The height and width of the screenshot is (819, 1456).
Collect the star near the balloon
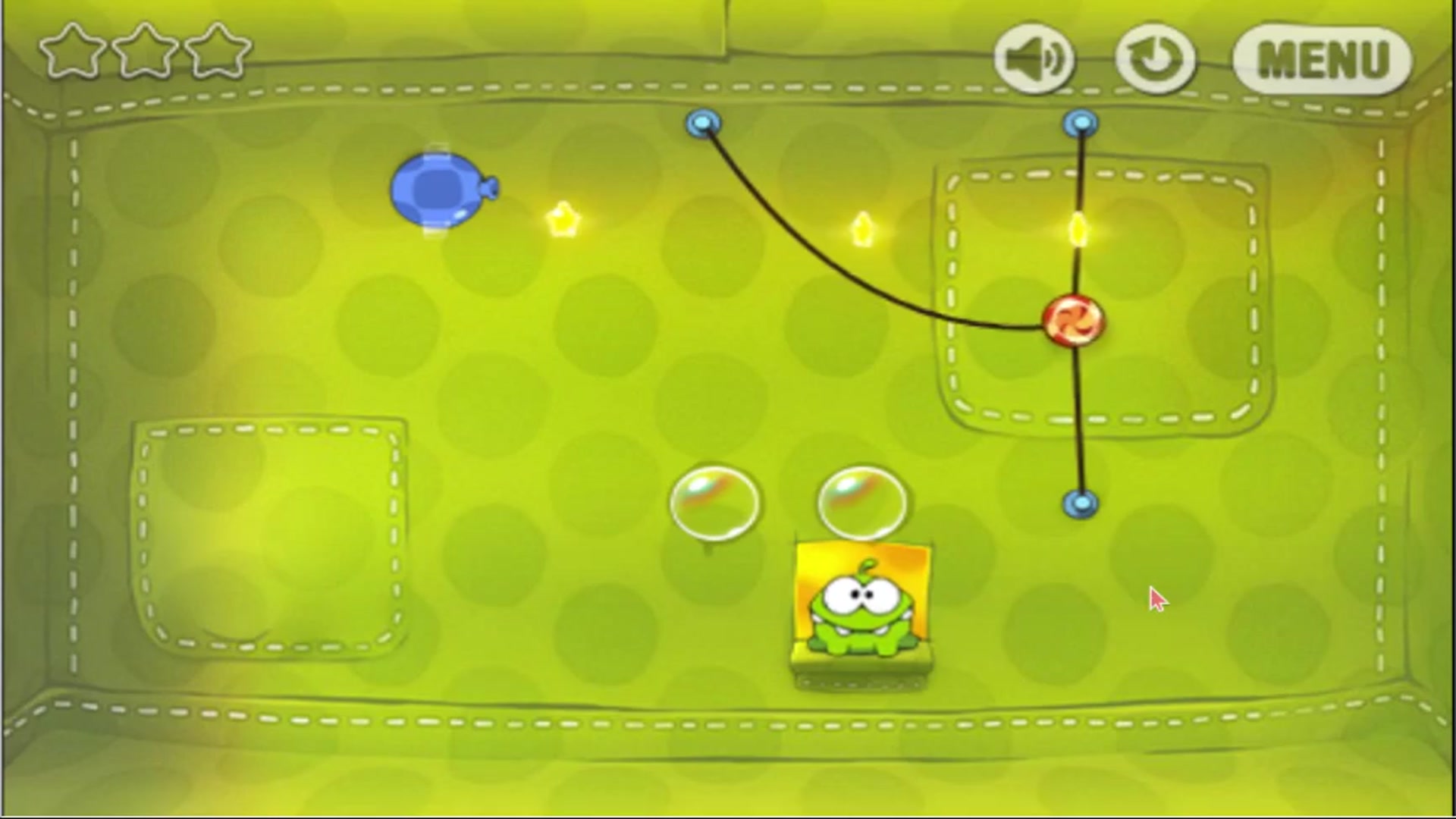point(564,220)
